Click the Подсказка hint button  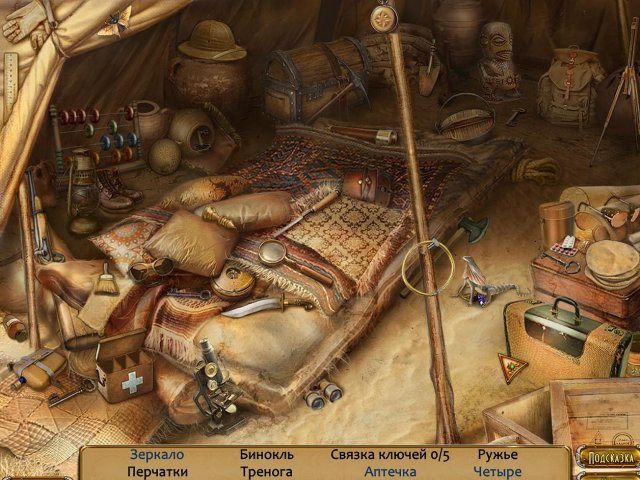[x=607, y=458]
